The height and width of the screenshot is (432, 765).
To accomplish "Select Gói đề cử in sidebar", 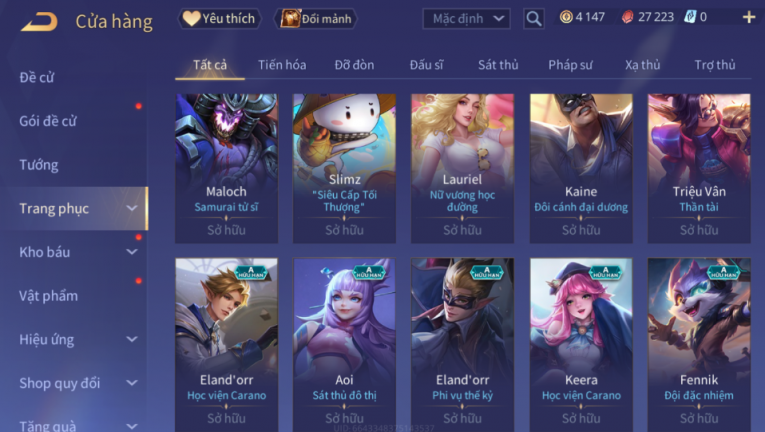I will click(x=48, y=121).
